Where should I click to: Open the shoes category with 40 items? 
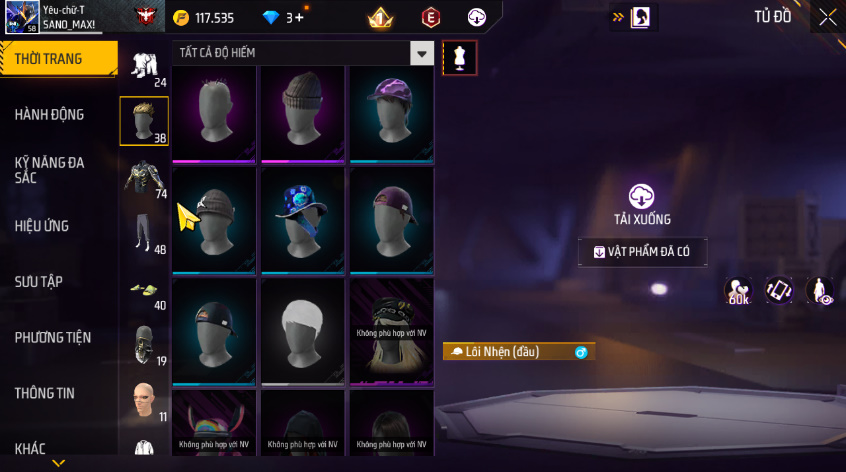[x=143, y=290]
